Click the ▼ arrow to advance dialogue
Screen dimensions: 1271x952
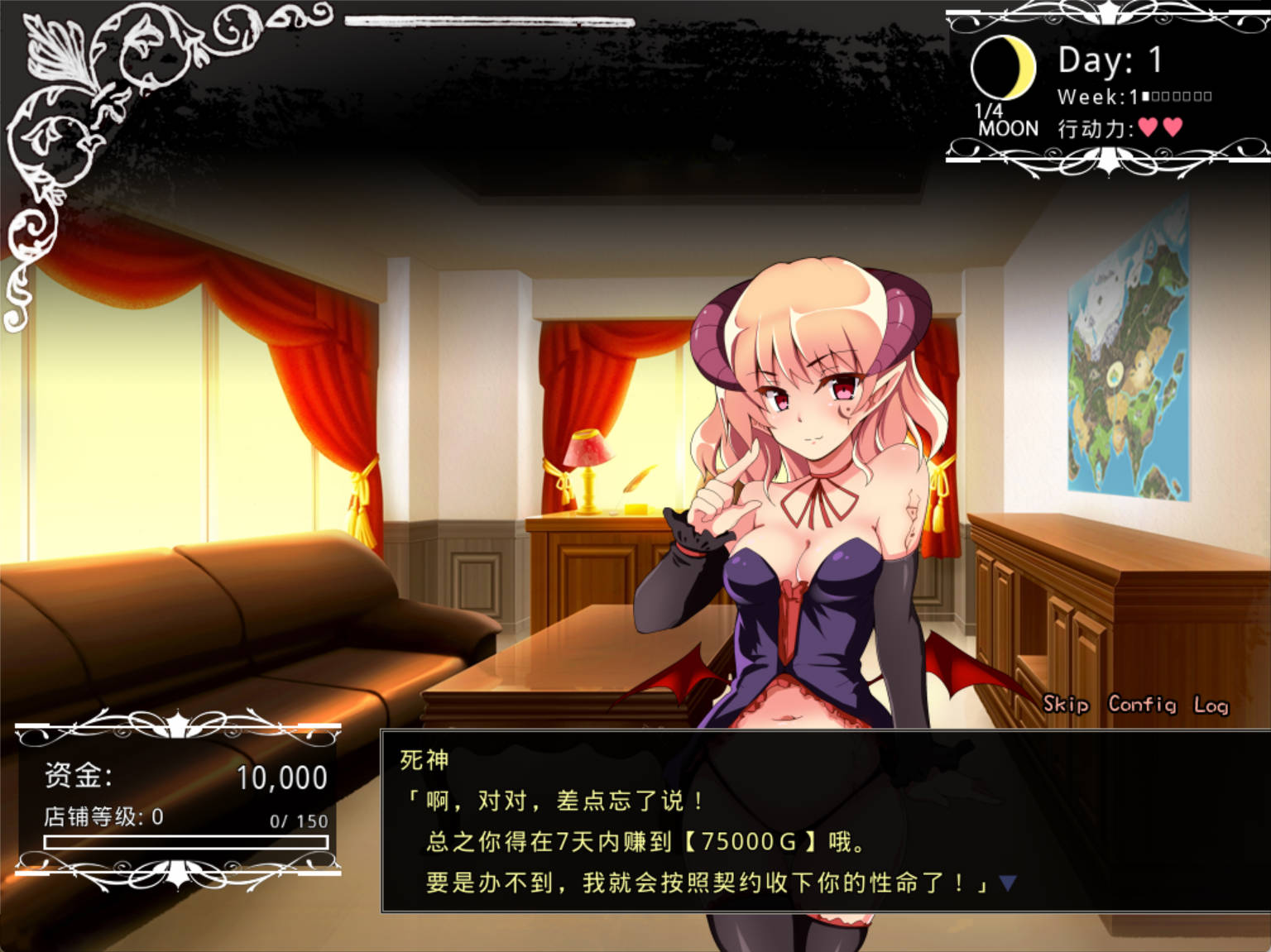pyautogui.click(x=1006, y=882)
